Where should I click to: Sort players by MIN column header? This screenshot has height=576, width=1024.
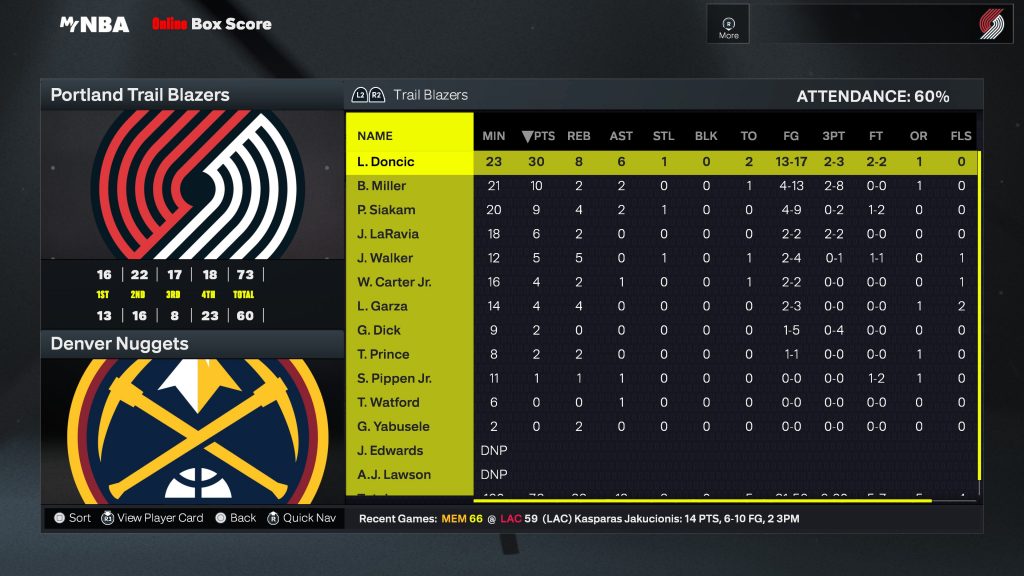(x=494, y=136)
